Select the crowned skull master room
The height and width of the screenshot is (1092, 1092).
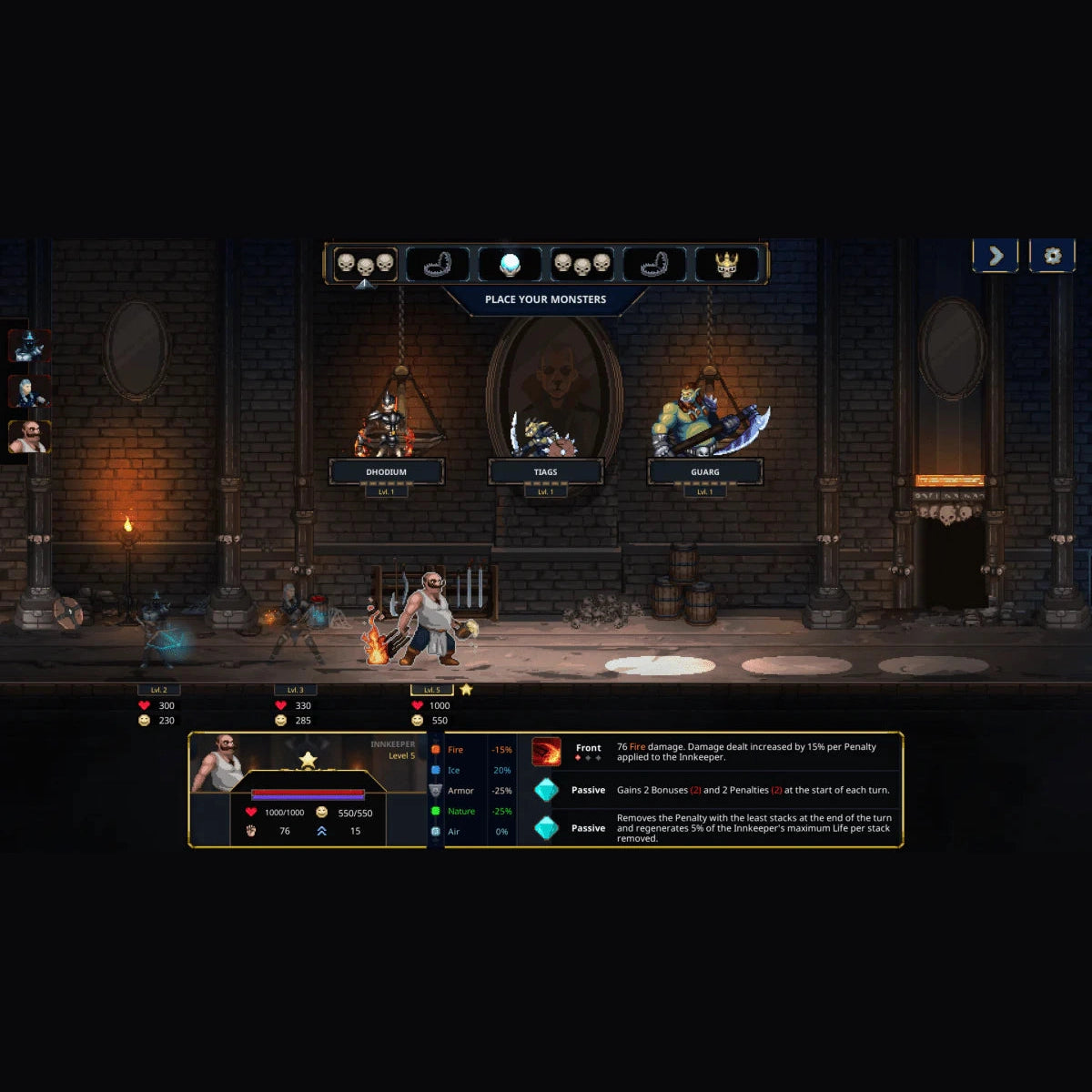click(x=726, y=265)
